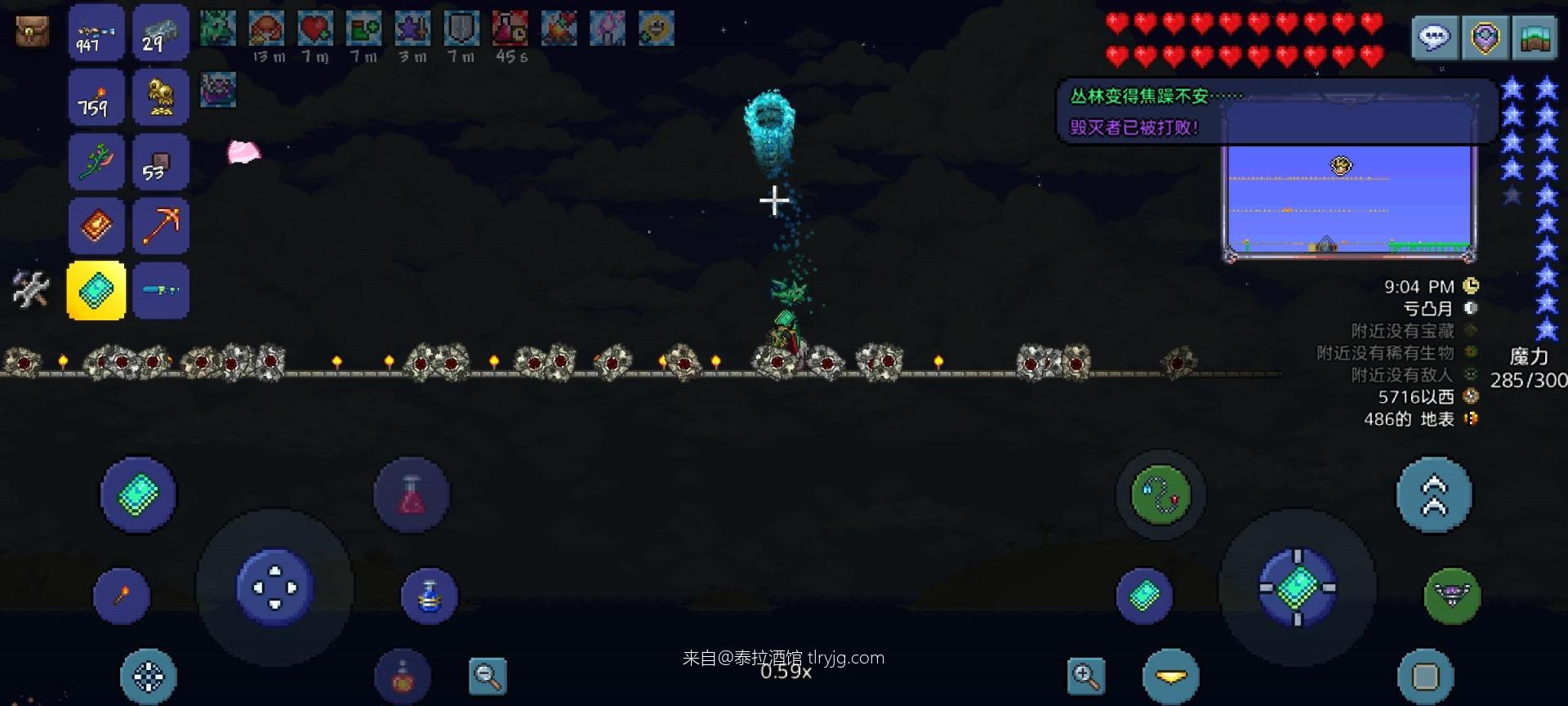This screenshot has height=706, width=1568.
Task: Use the red healing potion button
Action: coord(412,495)
